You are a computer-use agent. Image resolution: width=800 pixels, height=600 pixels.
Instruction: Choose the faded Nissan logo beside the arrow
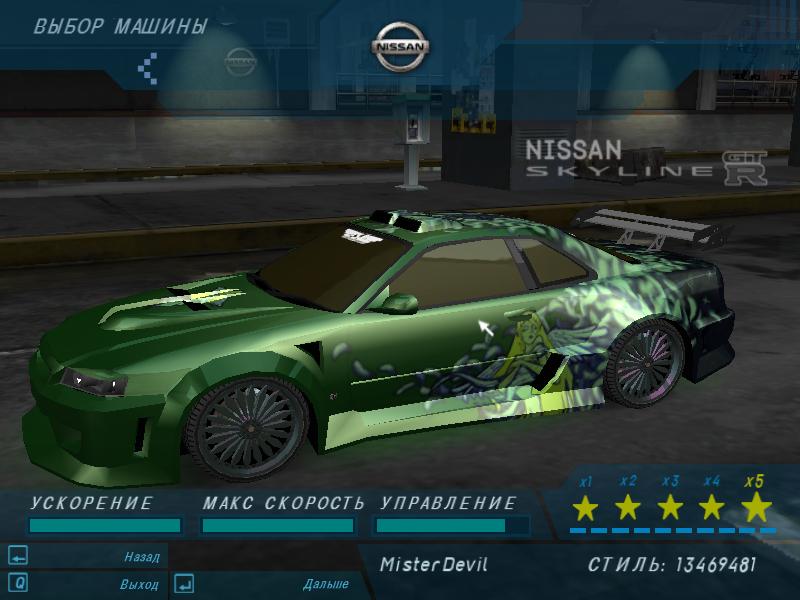tap(239, 60)
